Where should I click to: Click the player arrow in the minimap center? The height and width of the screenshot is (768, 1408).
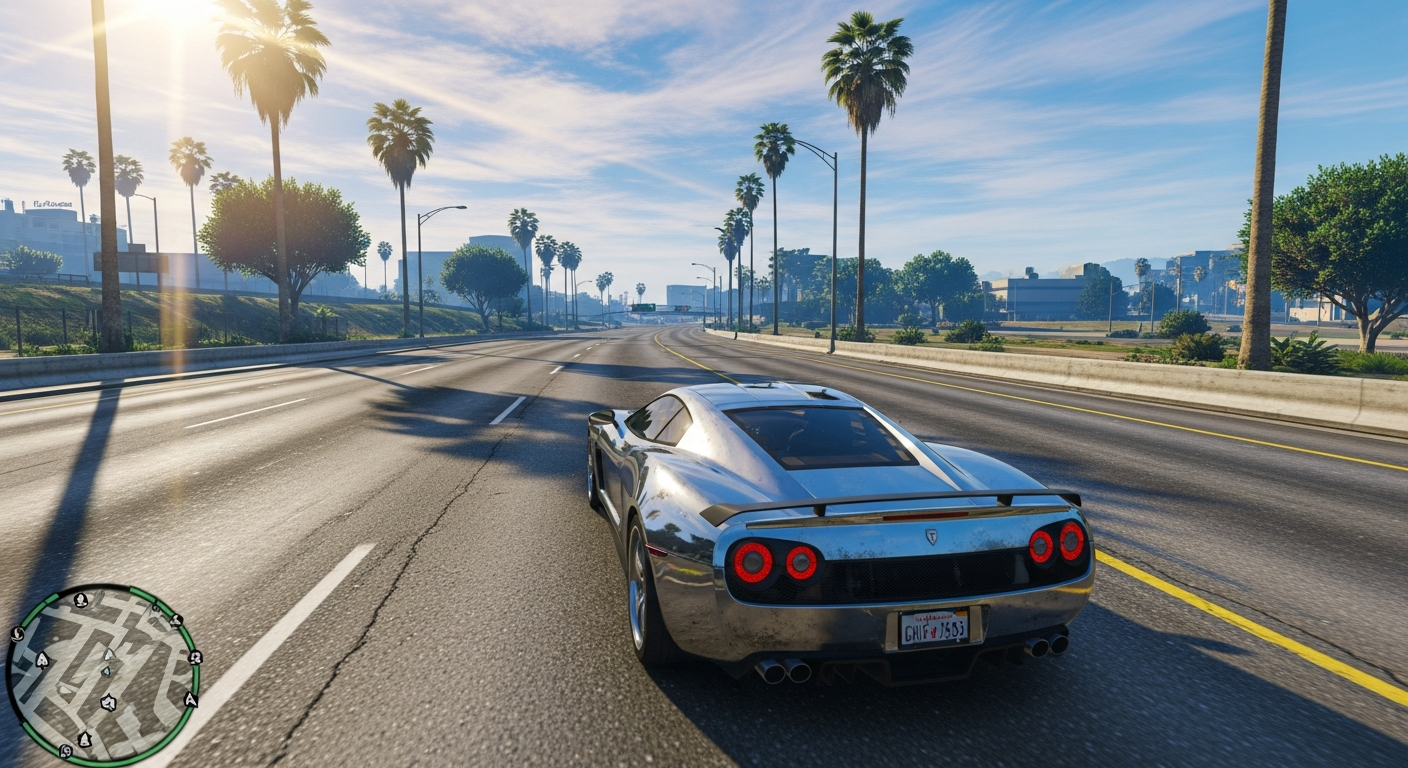coord(108,656)
